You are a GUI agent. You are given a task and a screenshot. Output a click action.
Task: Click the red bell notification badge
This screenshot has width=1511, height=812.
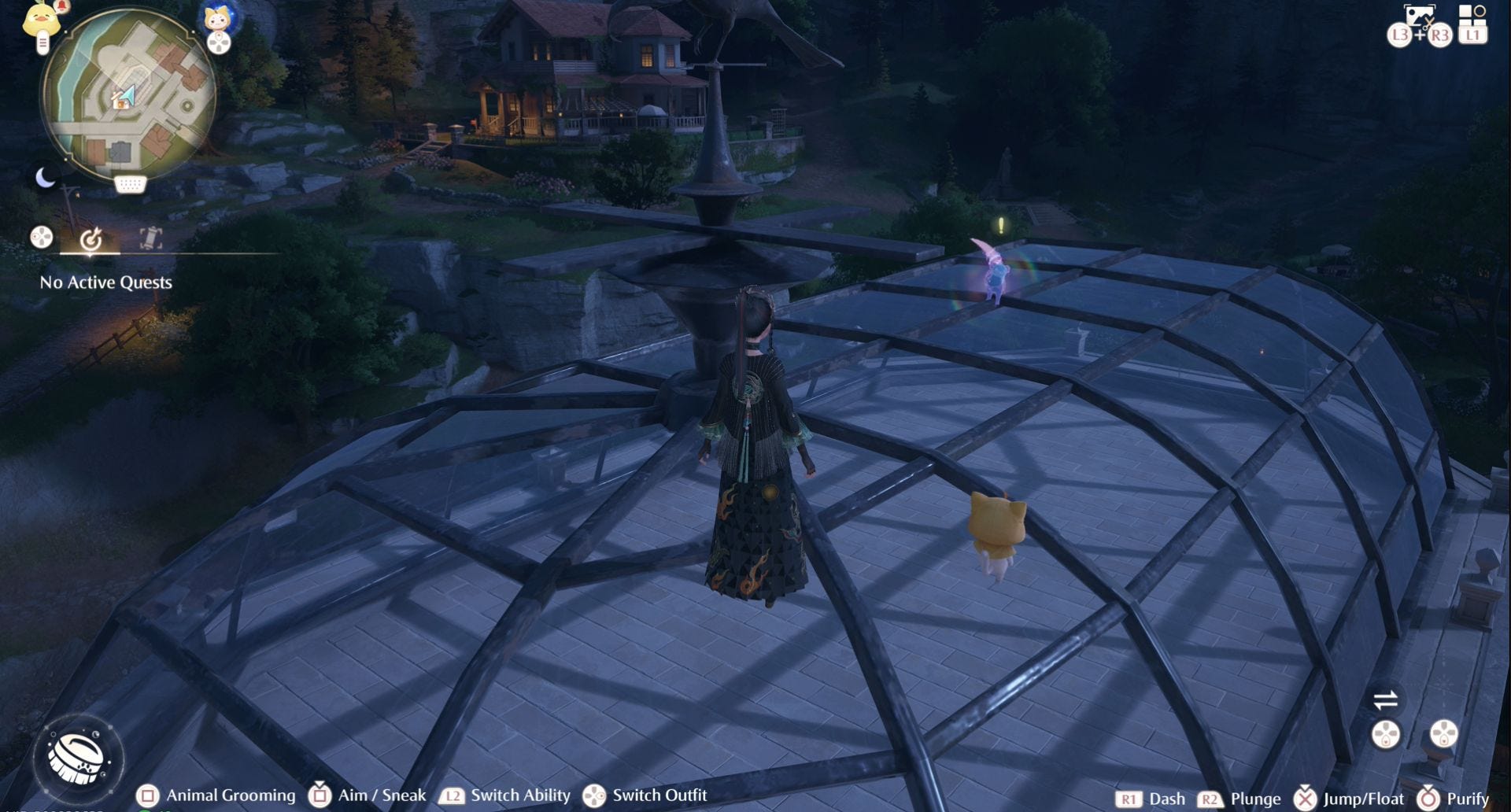62,6
